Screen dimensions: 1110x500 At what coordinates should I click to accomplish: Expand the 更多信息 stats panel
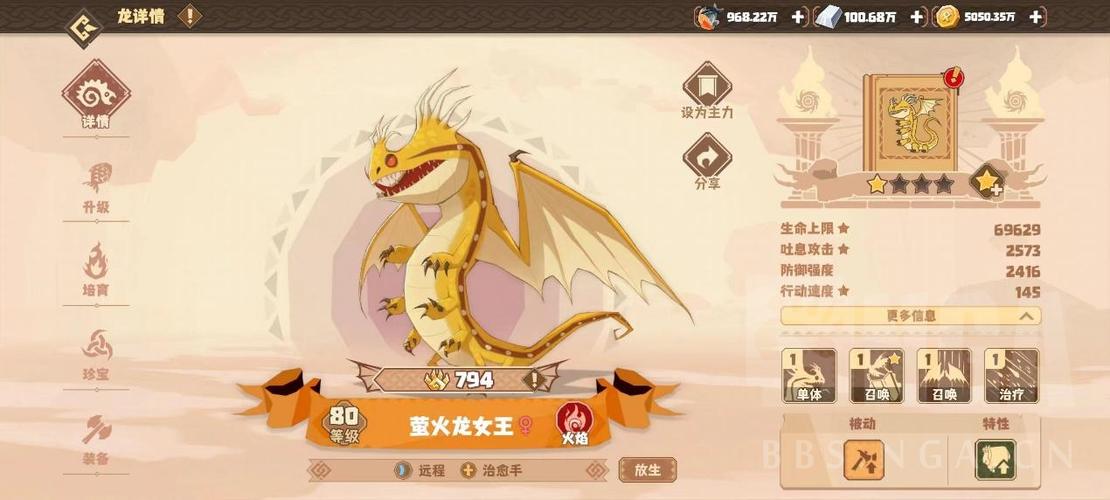pos(910,316)
